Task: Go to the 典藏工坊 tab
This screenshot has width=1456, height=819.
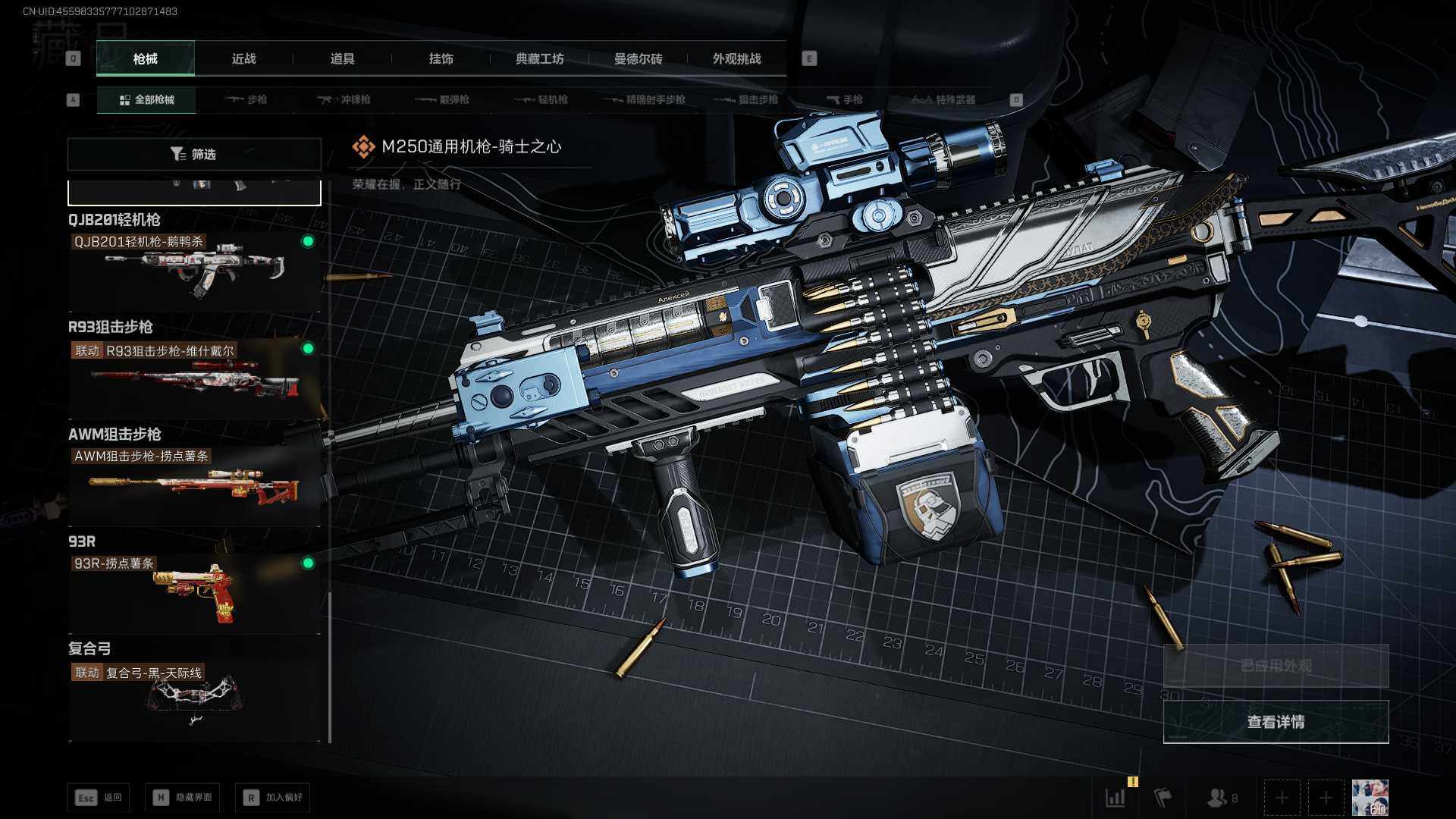Action: [539, 58]
